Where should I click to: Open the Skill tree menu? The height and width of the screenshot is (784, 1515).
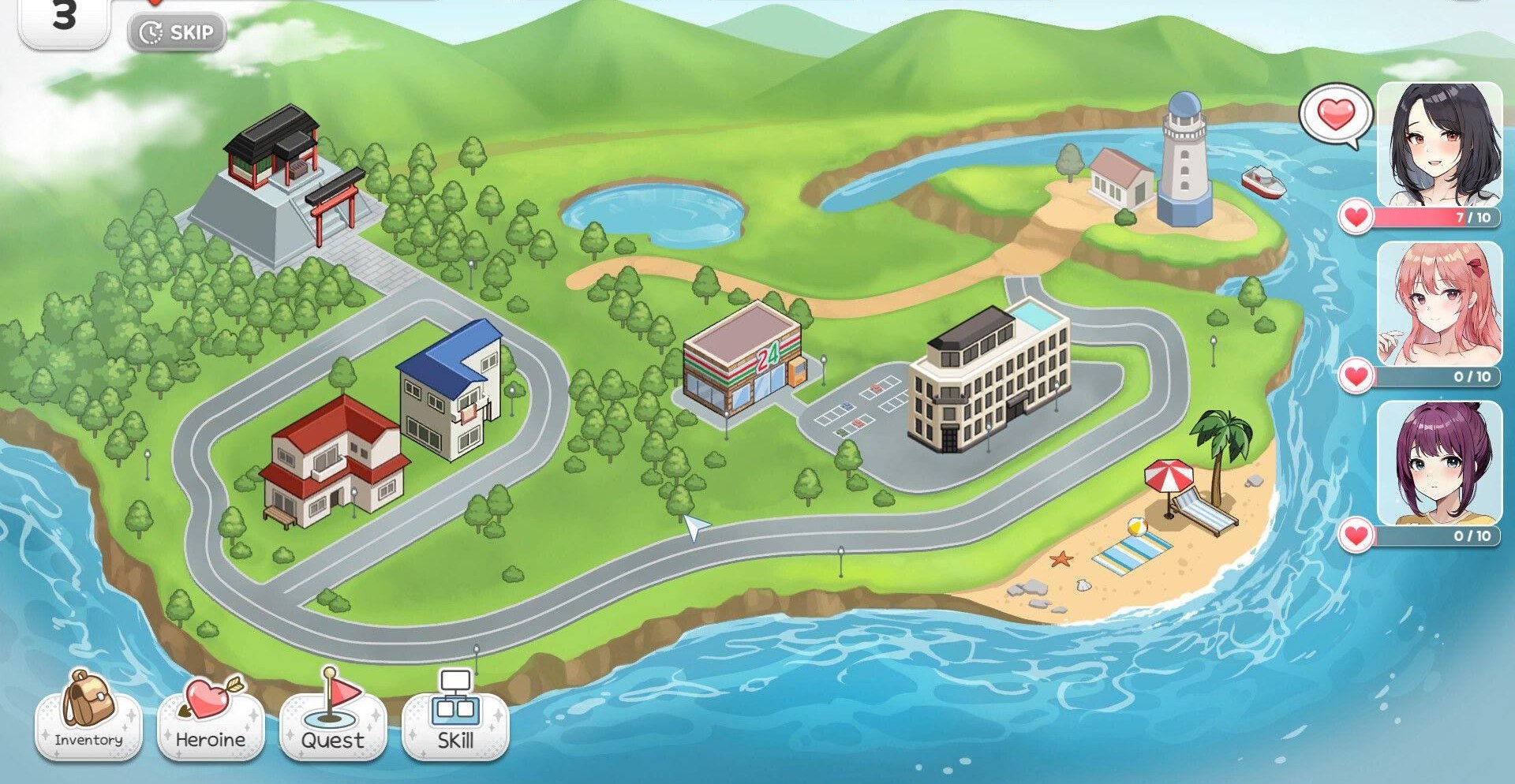click(455, 717)
